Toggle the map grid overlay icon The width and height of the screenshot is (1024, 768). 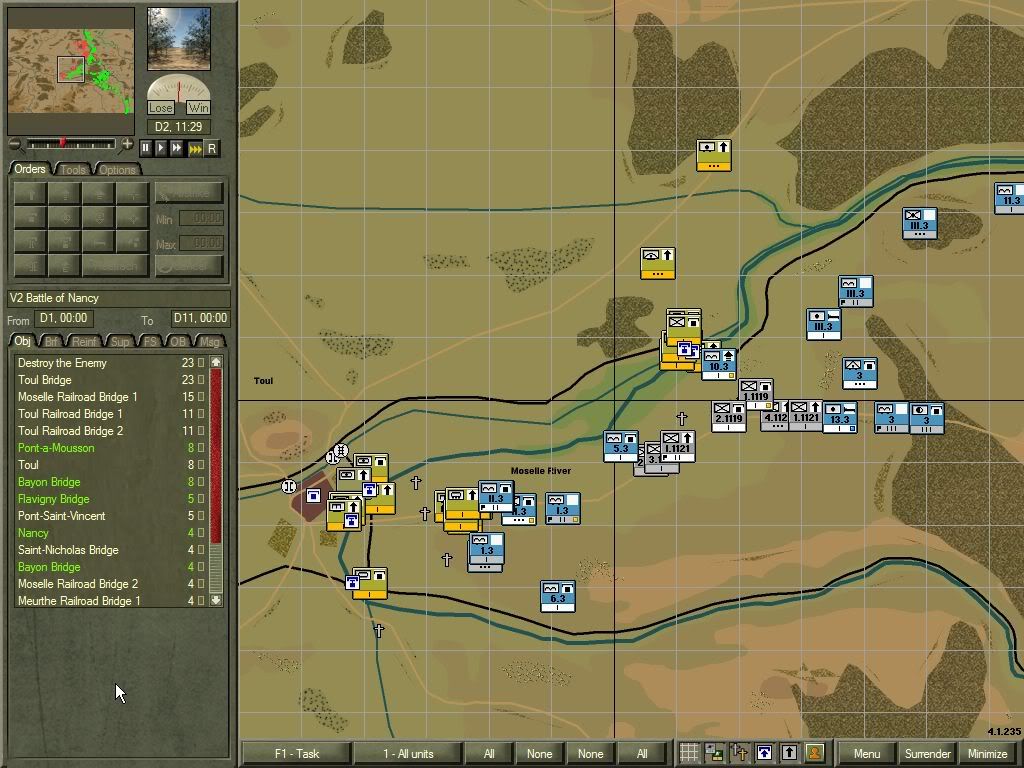(689, 753)
